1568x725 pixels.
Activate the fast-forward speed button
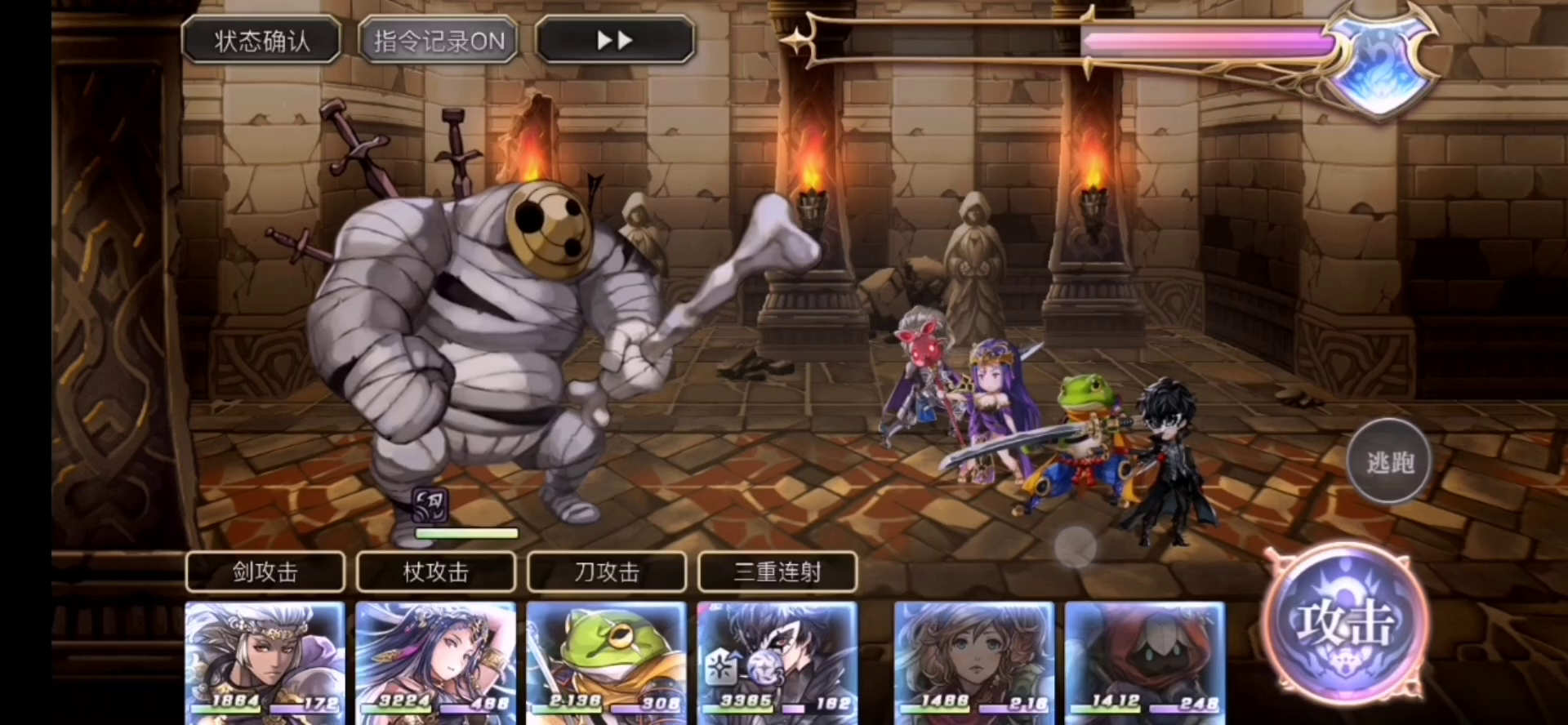pos(614,41)
